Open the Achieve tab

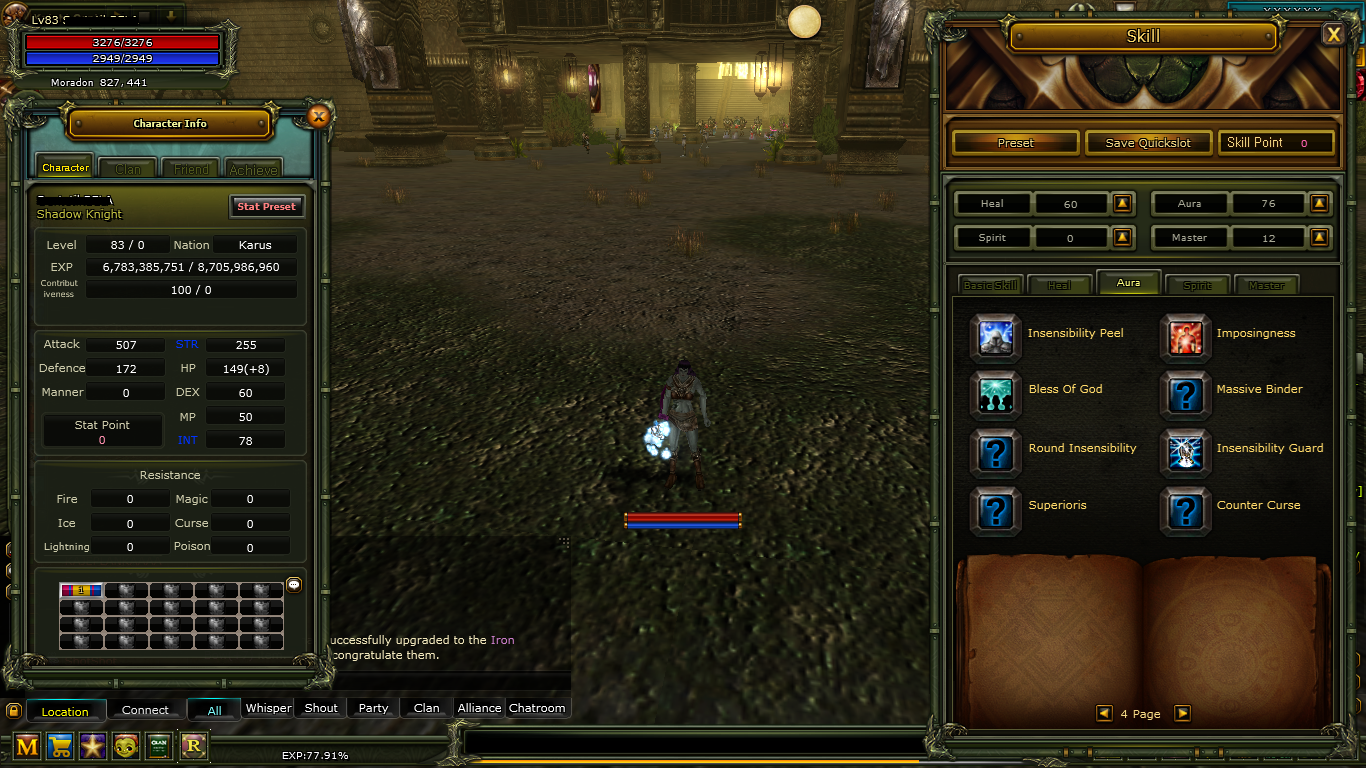tap(253, 169)
